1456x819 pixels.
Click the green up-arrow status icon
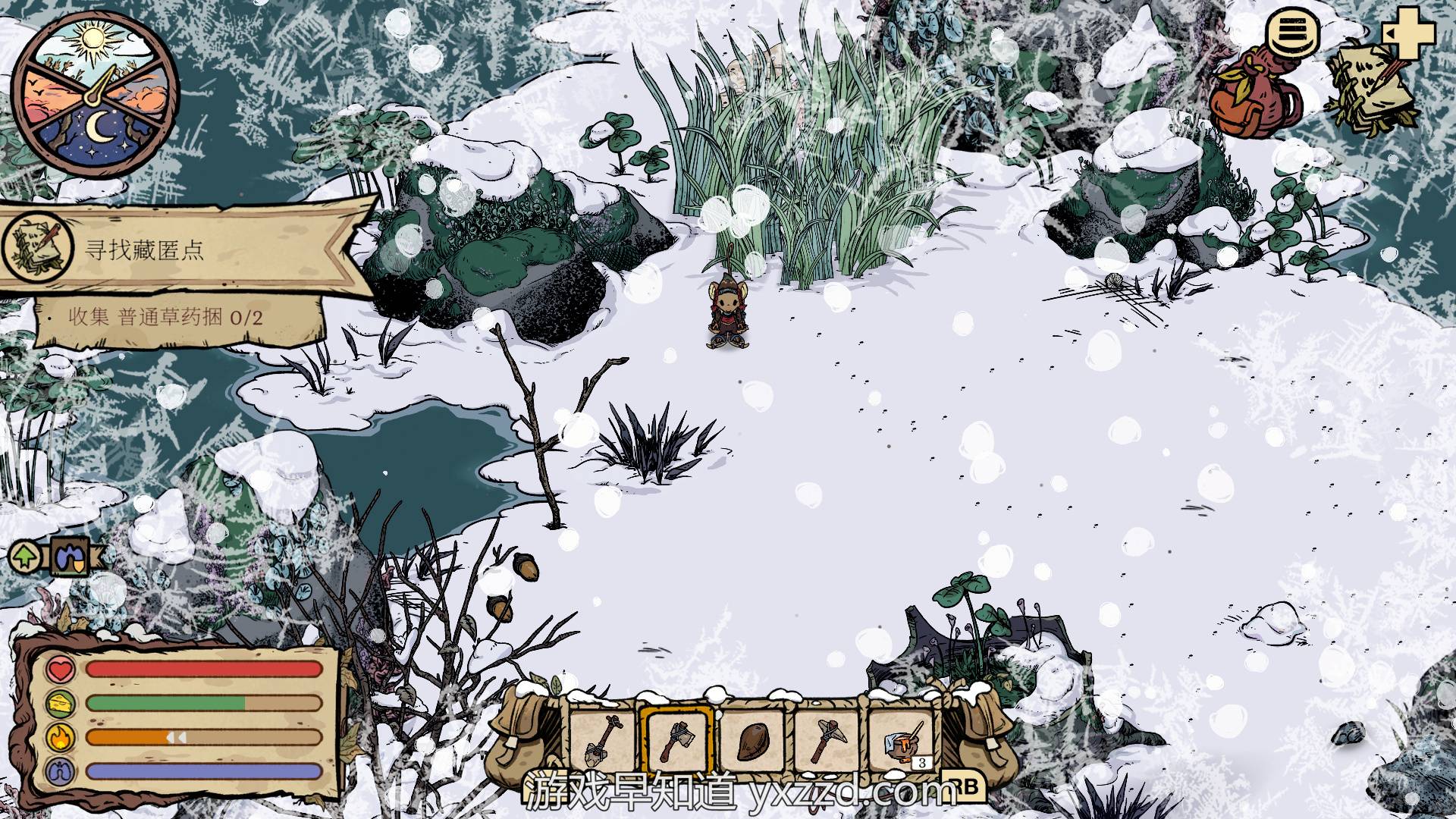[26, 557]
